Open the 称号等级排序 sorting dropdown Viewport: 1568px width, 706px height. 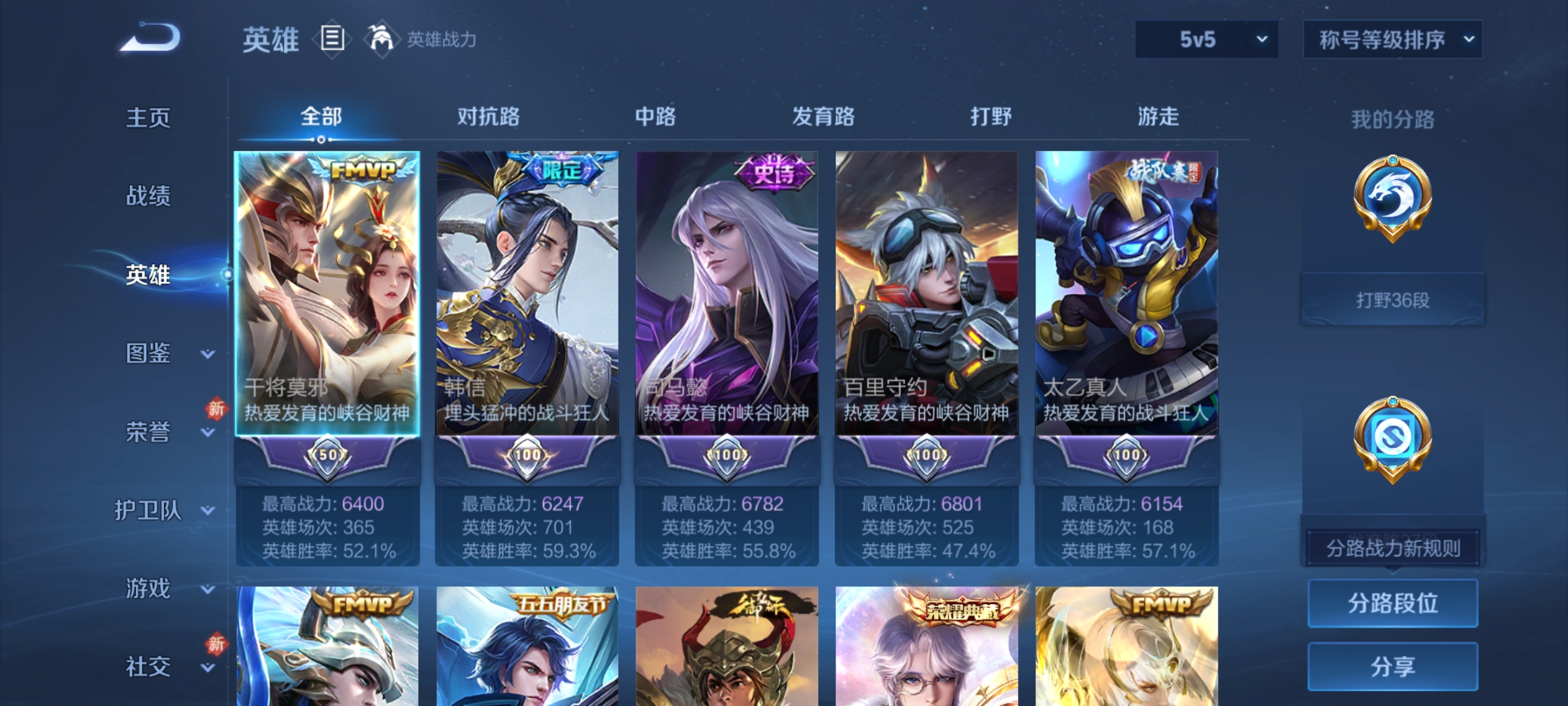pyautogui.click(x=1392, y=39)
